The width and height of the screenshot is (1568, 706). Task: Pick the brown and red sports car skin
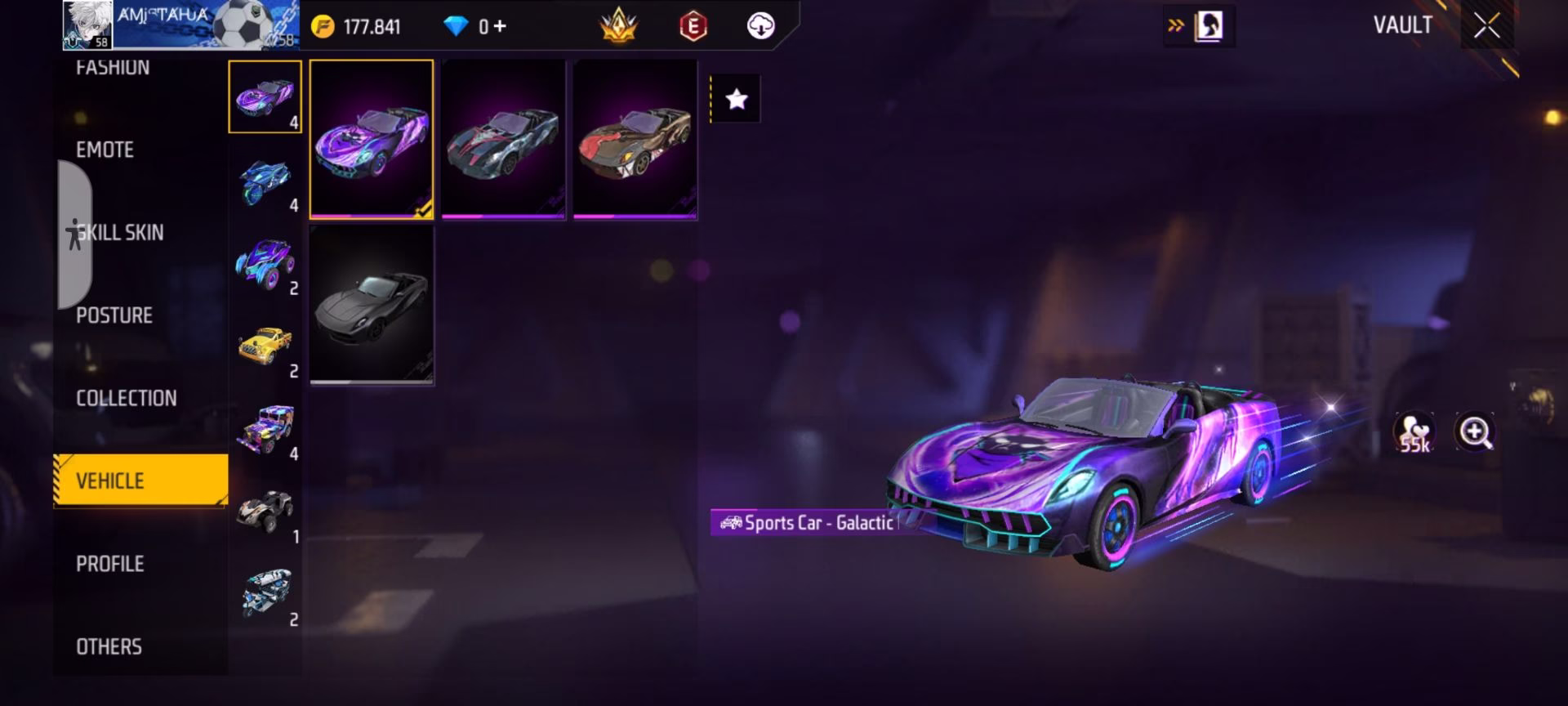coord(635,139)
